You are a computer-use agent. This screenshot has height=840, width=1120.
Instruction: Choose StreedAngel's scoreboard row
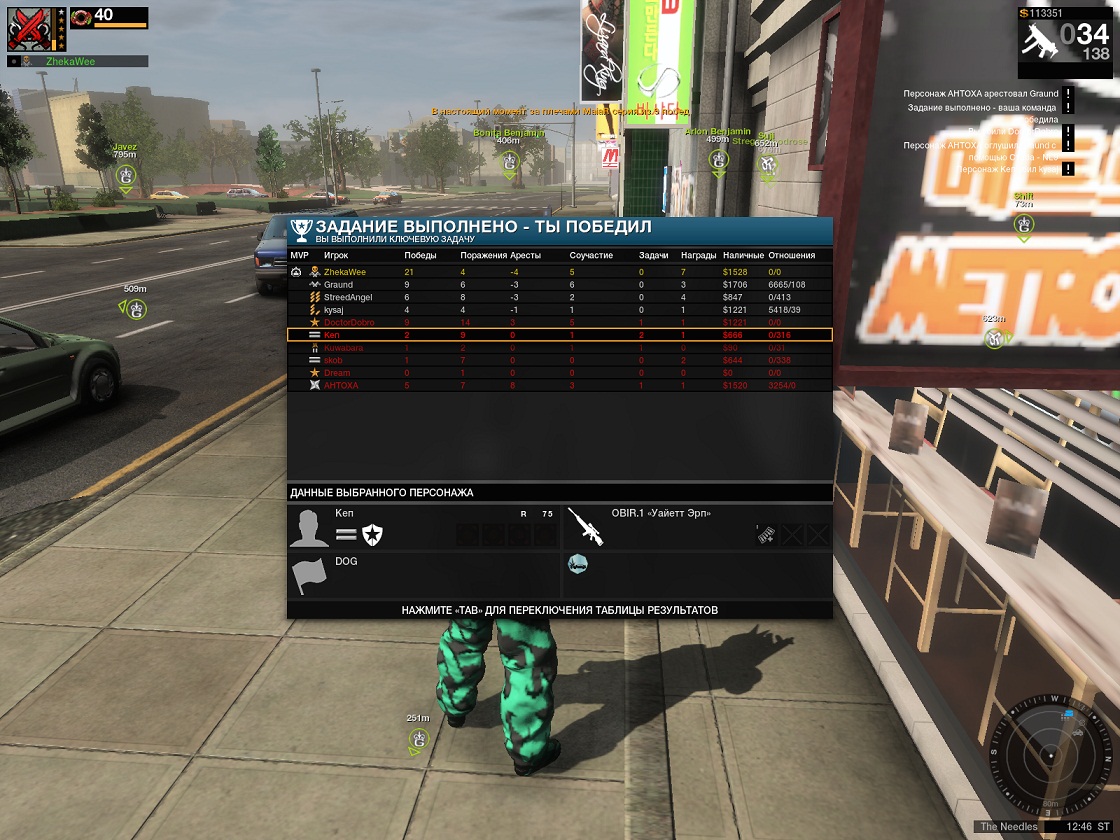coord(347,297)
